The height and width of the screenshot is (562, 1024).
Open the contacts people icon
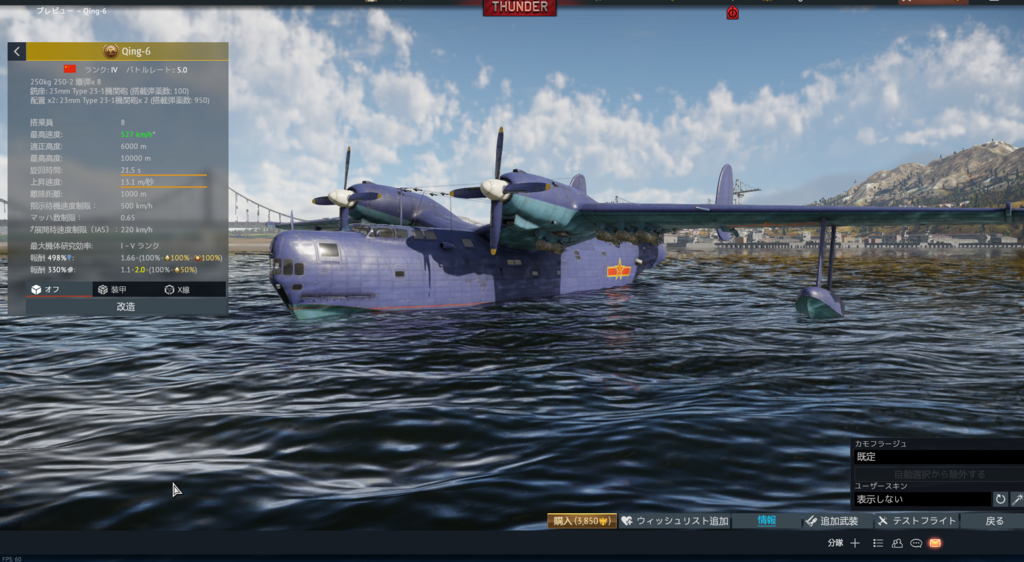pos(897,543)
